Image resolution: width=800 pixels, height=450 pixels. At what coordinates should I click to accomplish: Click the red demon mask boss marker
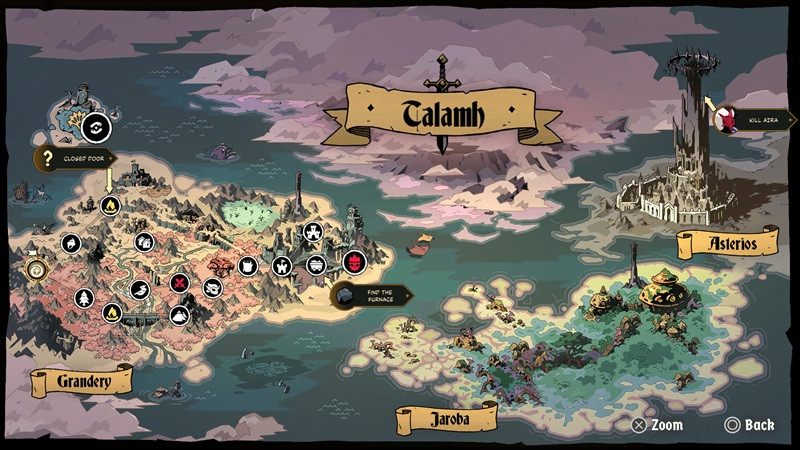pyautogui.click(x=354, y=262)
